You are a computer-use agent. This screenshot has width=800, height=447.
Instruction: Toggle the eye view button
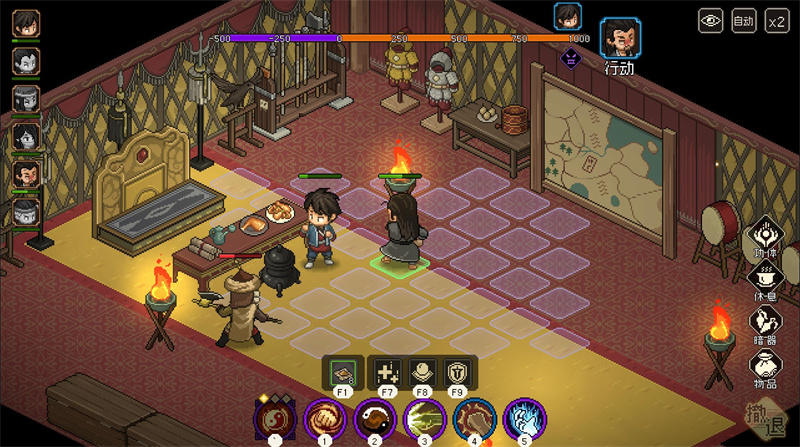click(x=711, y=19)
